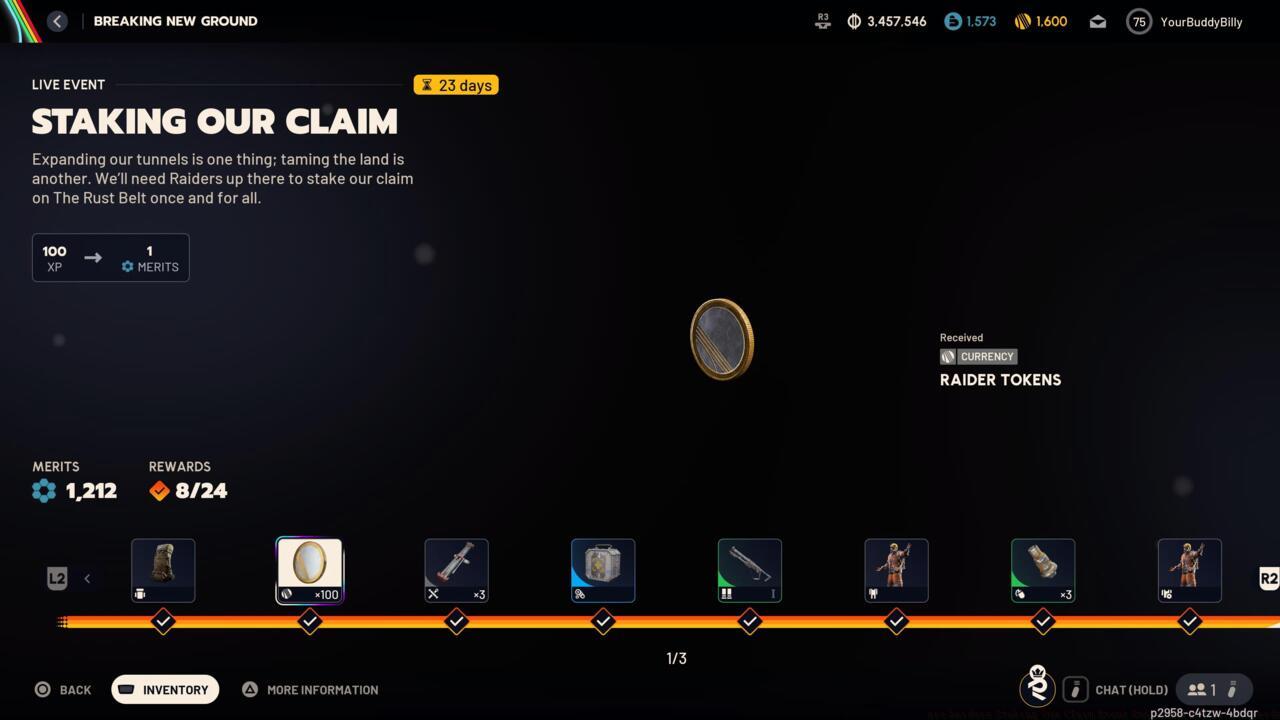Click the Merits hexagon icon
Viewport: 1280px width, 720px height.
43,490
